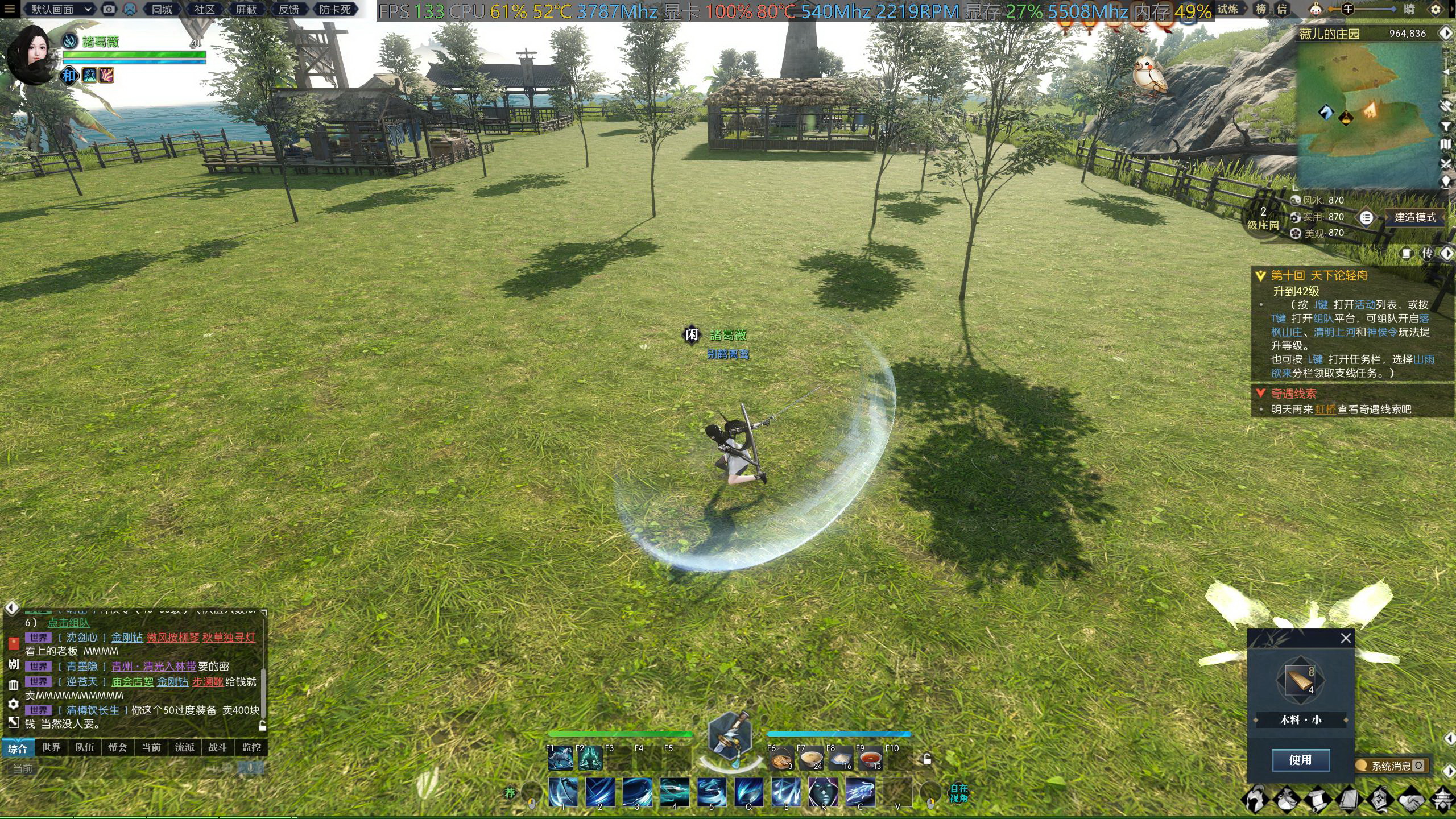1456x819 pixels.
Task: Drink the red tea bowl in F9 slot
Action: tap(870, 759)
